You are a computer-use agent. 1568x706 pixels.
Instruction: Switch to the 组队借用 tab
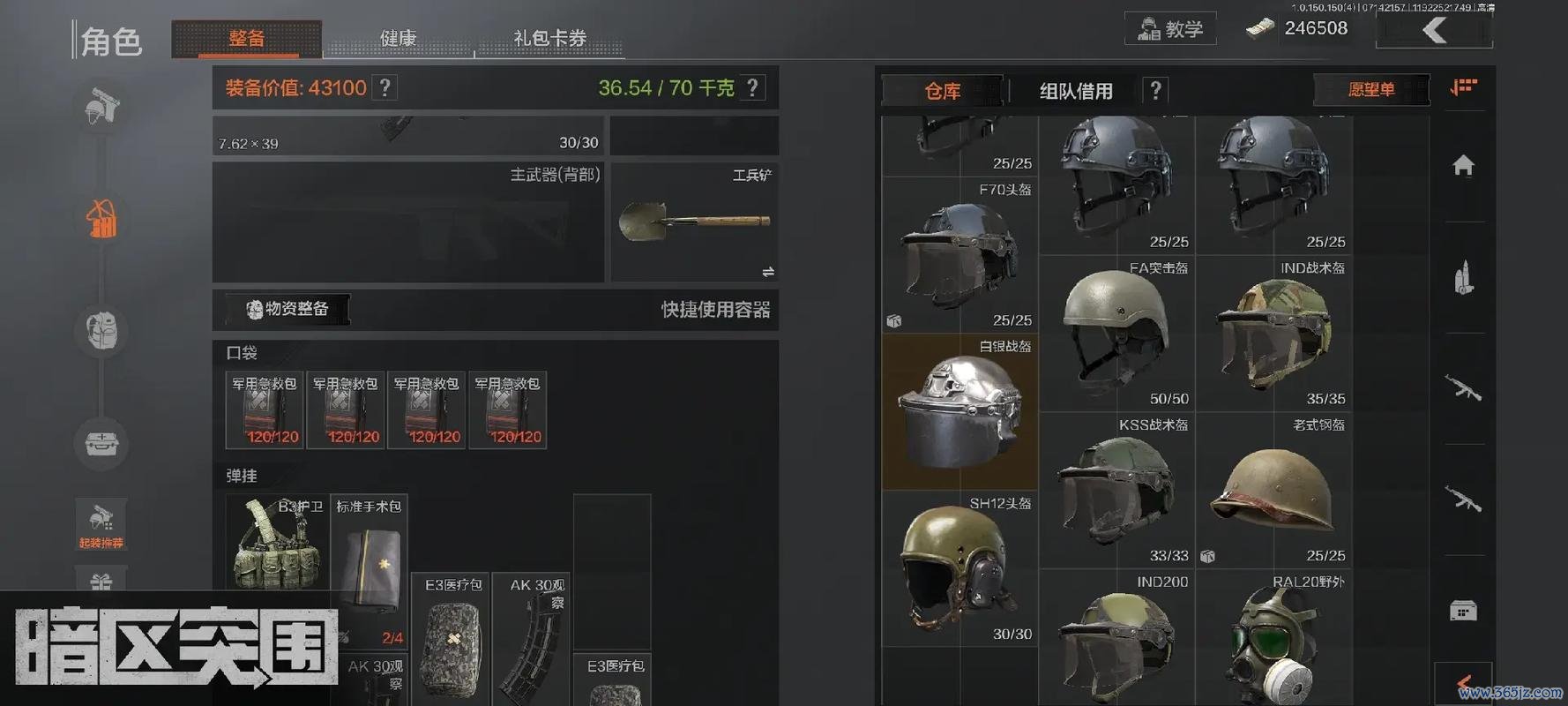[x=1075, y=90]
